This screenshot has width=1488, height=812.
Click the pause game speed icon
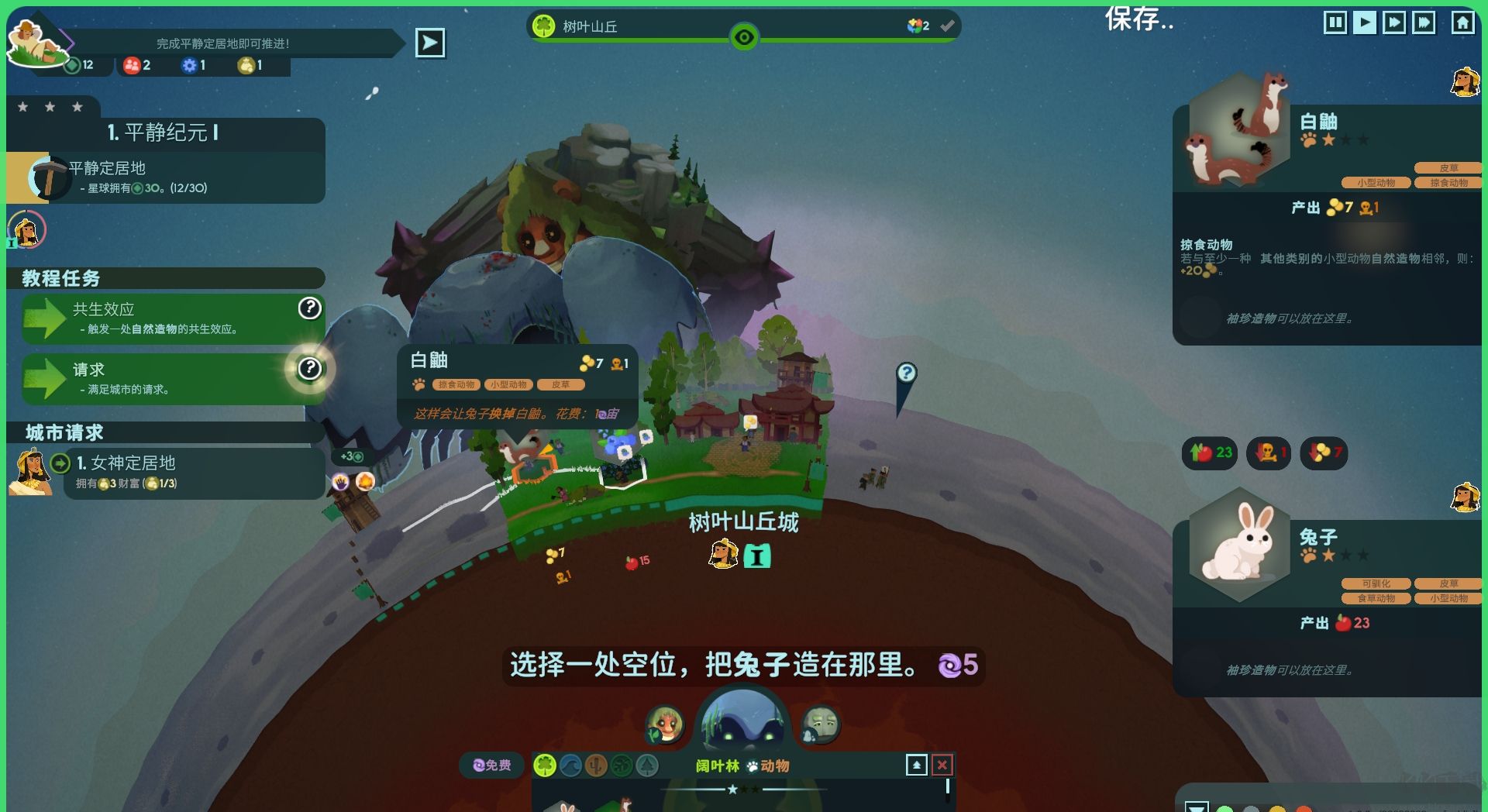pos(1335,22)
